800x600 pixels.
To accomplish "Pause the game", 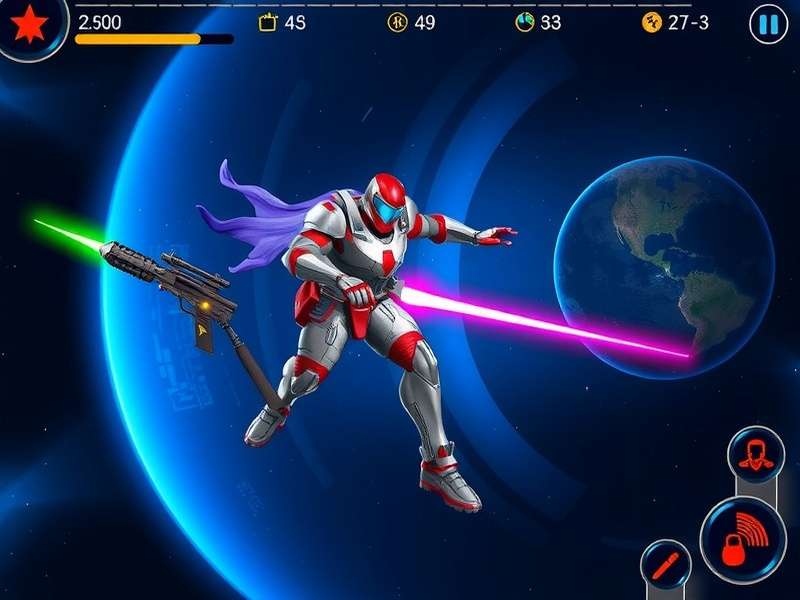I will tap(767, 24).
